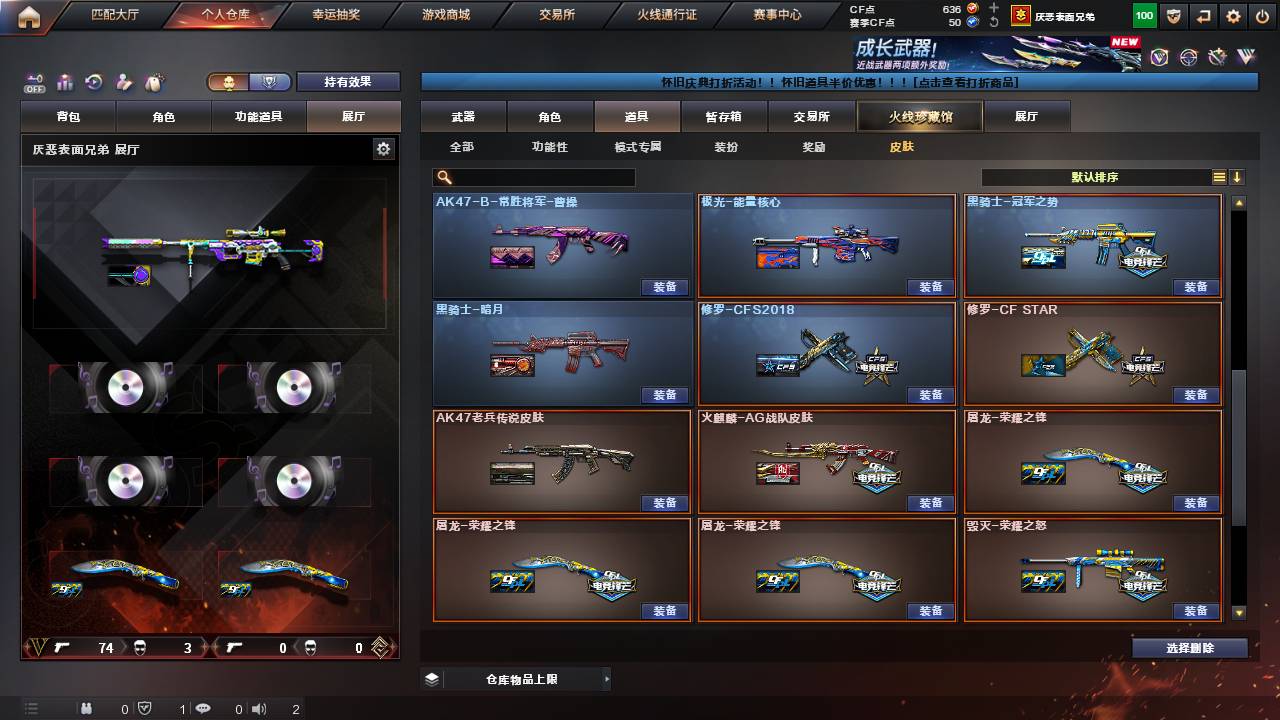Viewport: 1280px width, 720px height.
Task: Click the character stats bar-chart icon
Action: coord(63,80)
